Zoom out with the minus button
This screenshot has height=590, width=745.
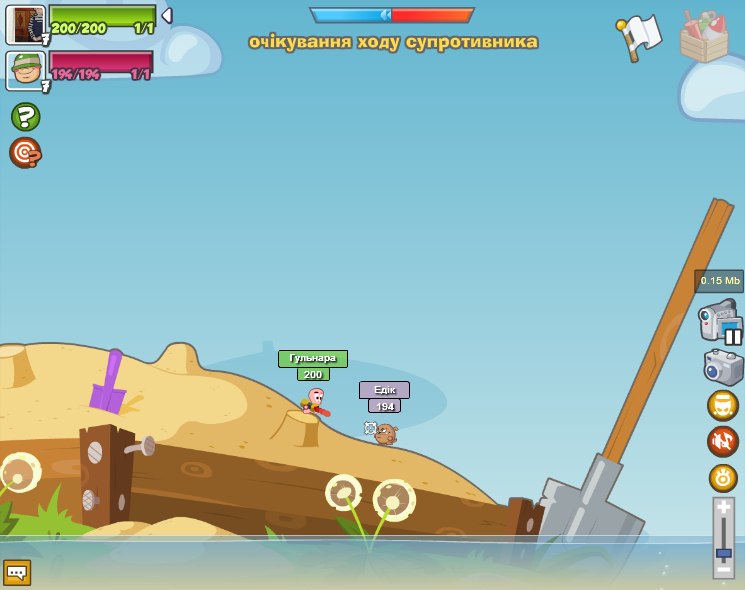pyautogui.click(x=723, y=569)
